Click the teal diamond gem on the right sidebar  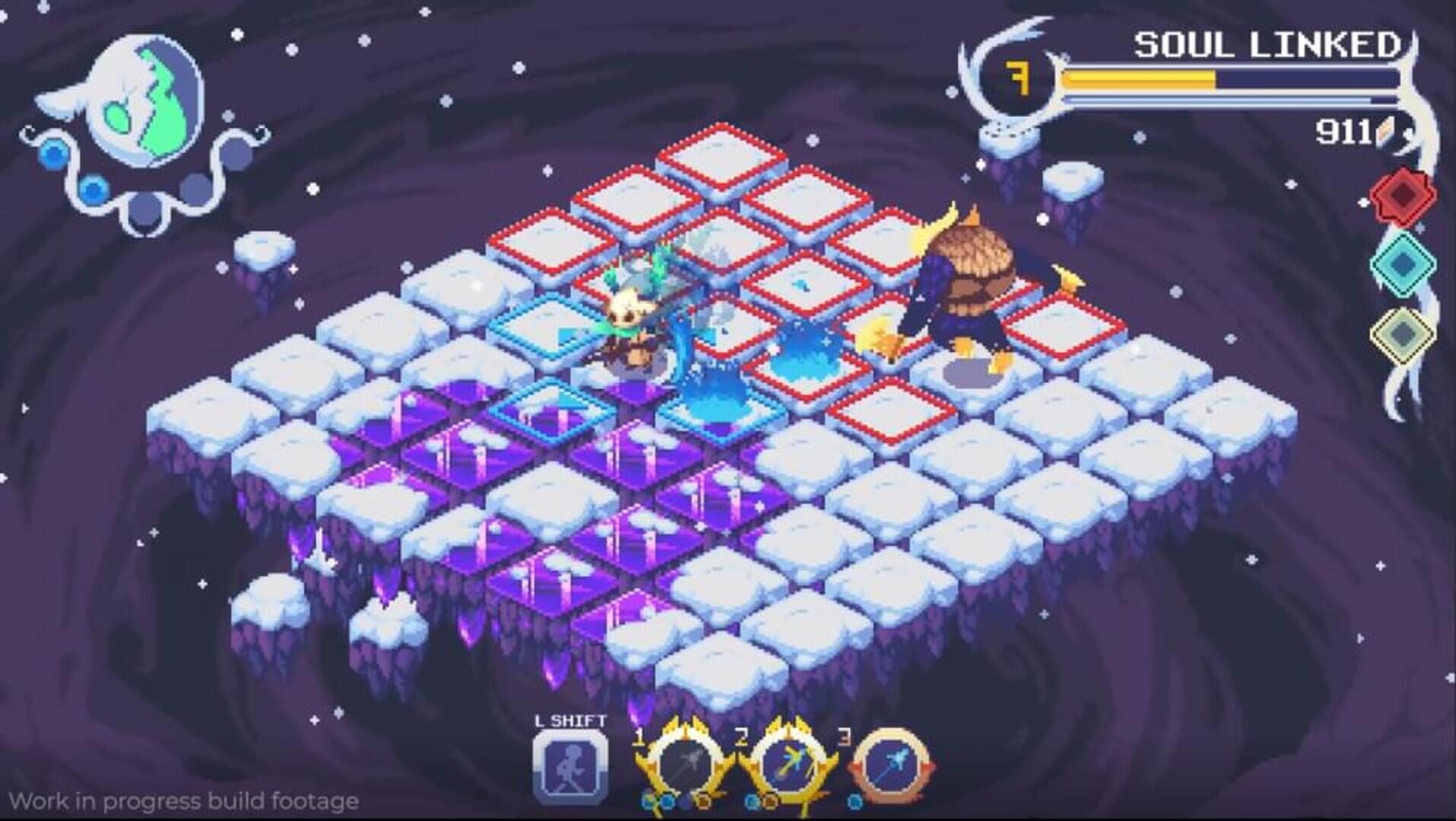coord(1403,266)
